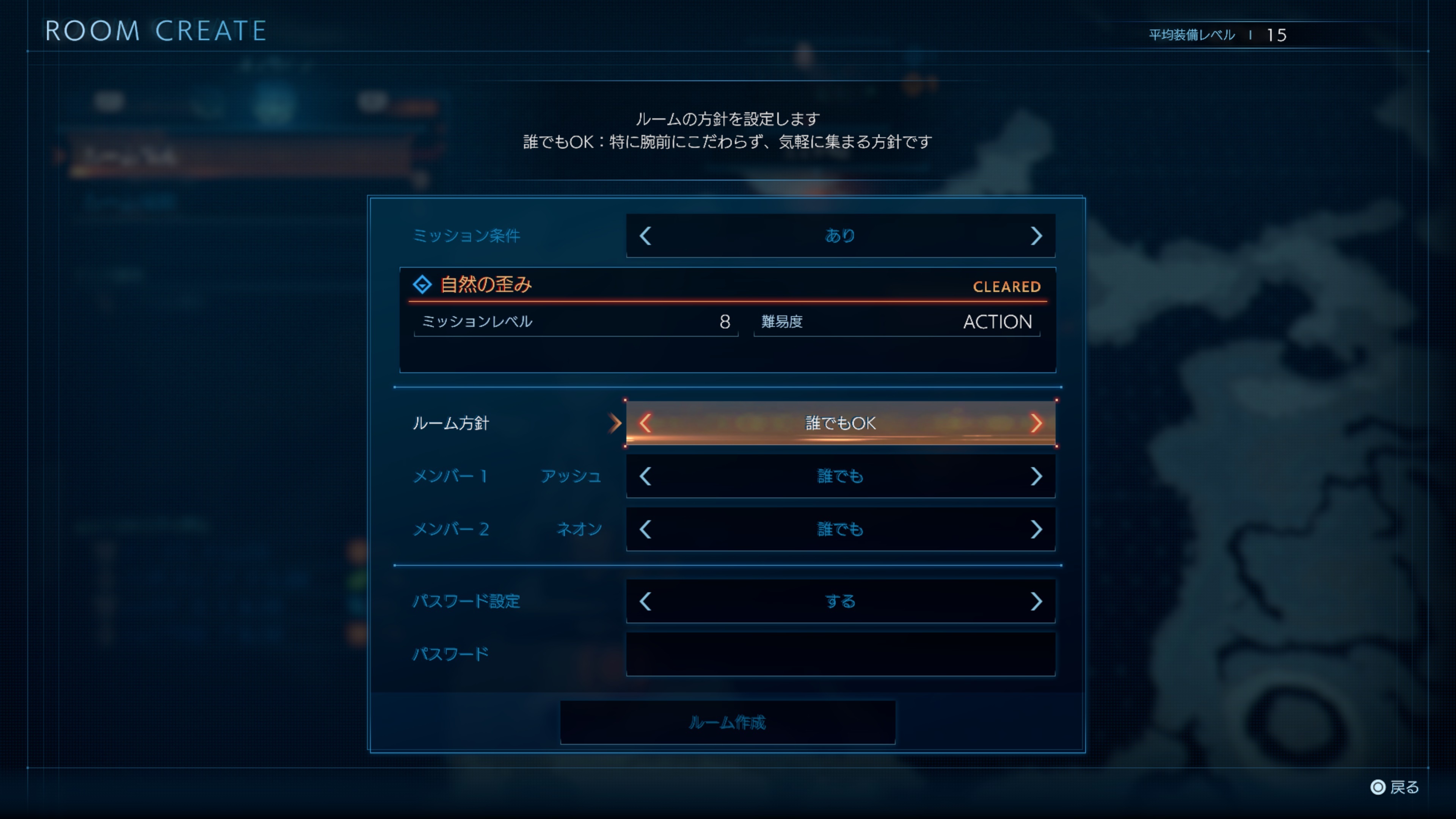
Task: Click the right chevron on the 誰でもOK selector
Action: click(1037, 424)
